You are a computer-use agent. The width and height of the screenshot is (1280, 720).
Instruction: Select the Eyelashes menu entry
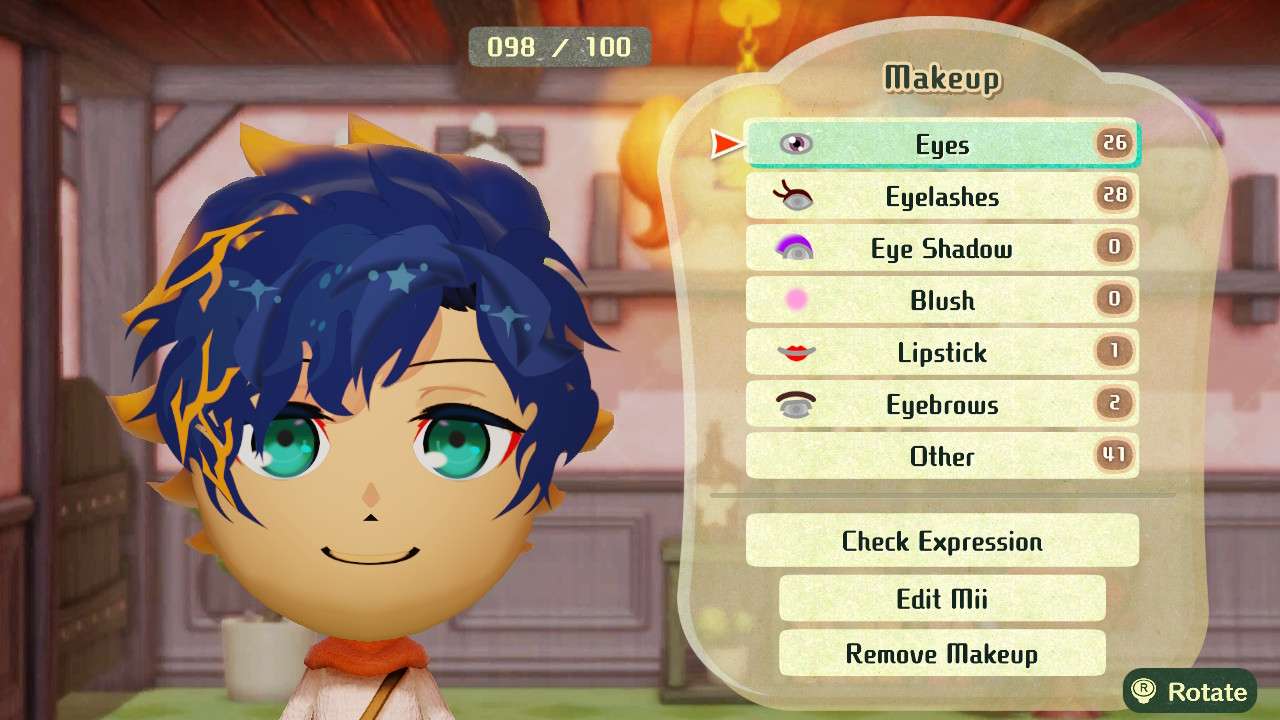[x=940, y=196]
